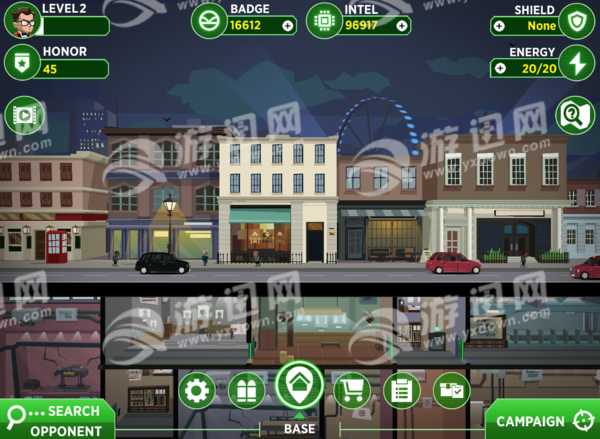Open the settings gear menu
The width and height of the screenshot is (600, 439).
tap(196, 390)
